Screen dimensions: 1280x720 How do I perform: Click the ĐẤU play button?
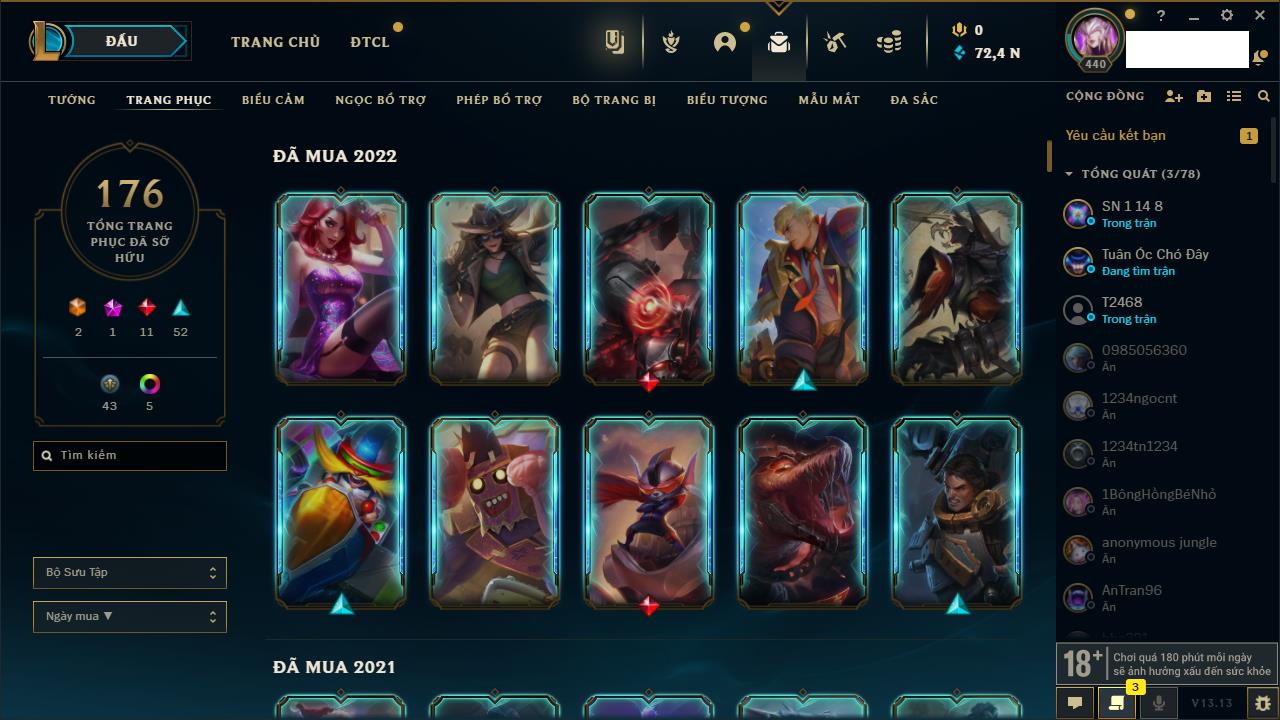pyautogui.click(x=122, y=41)
